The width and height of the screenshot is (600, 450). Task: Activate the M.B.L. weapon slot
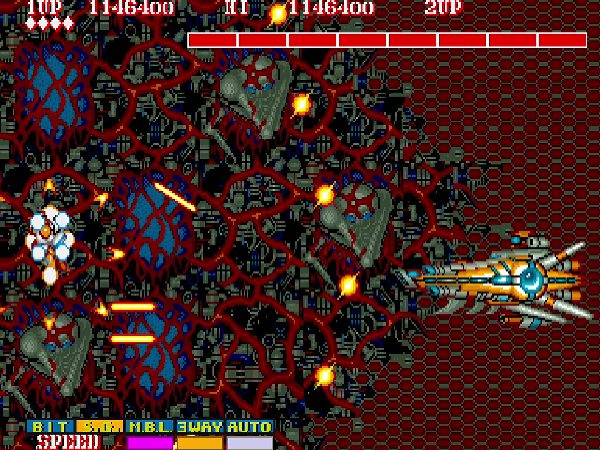150,426
